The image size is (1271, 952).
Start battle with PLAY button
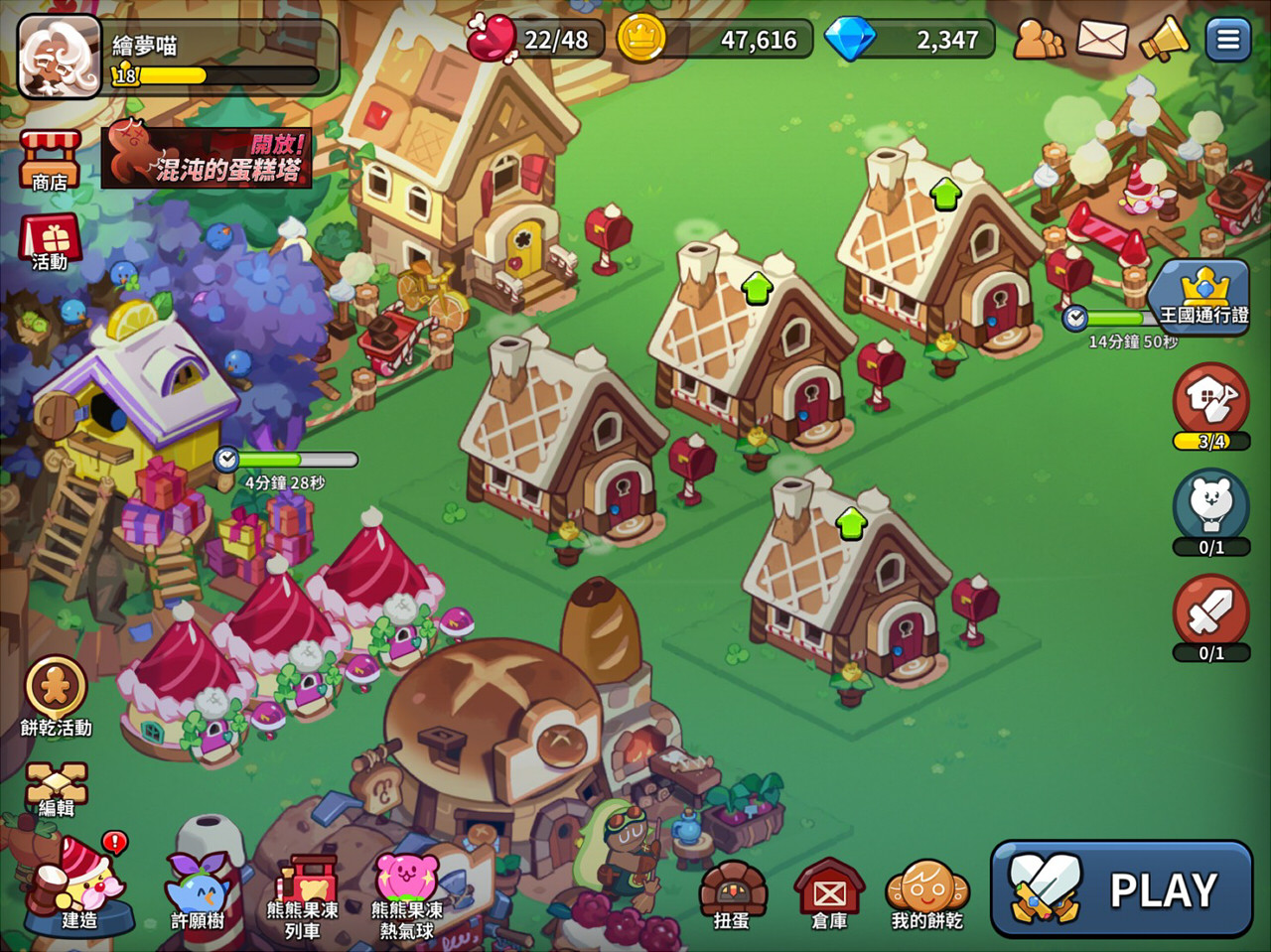(x=1122, y=888)
